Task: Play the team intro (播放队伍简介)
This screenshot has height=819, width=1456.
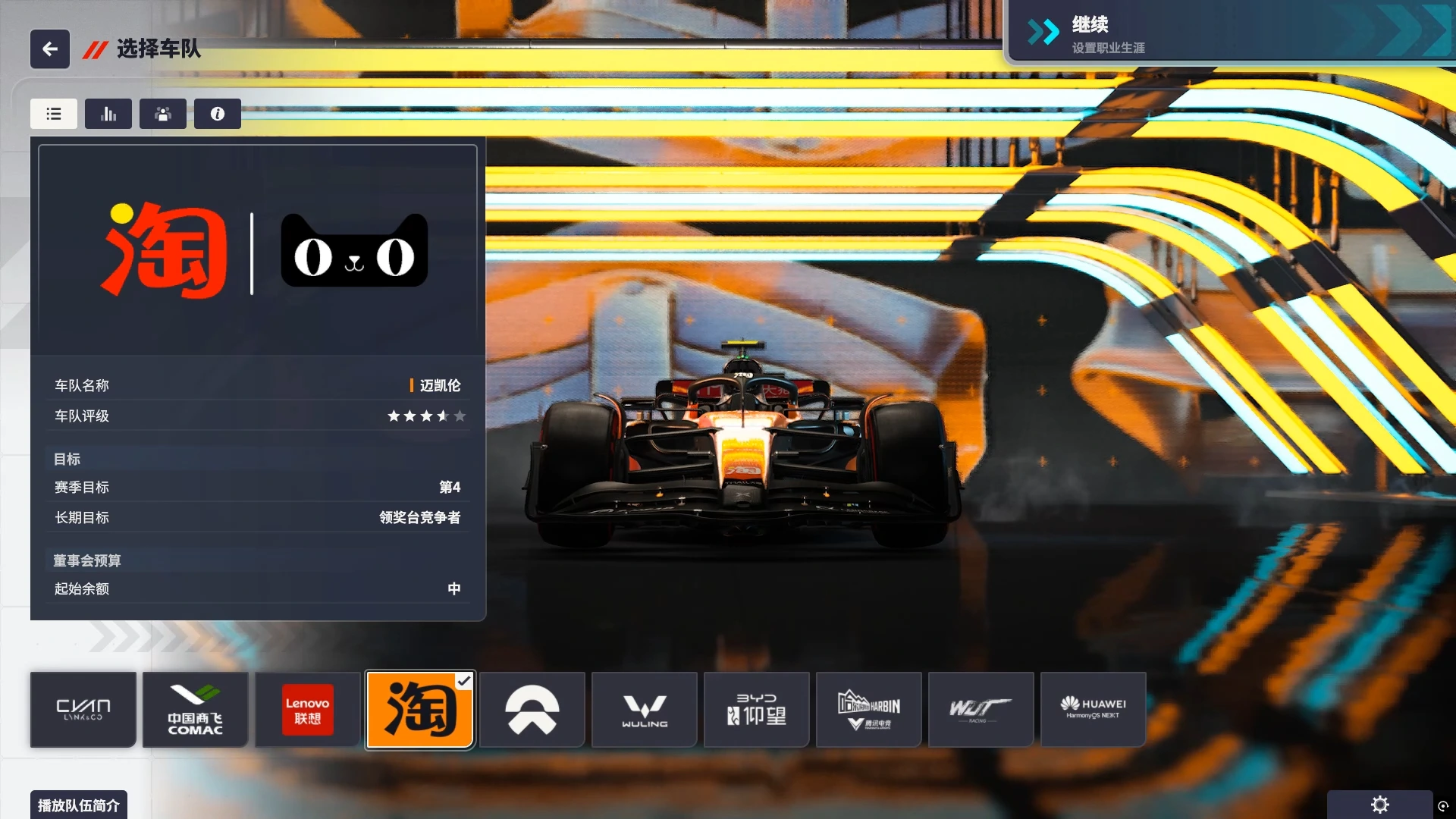Action: coord(79,805)
